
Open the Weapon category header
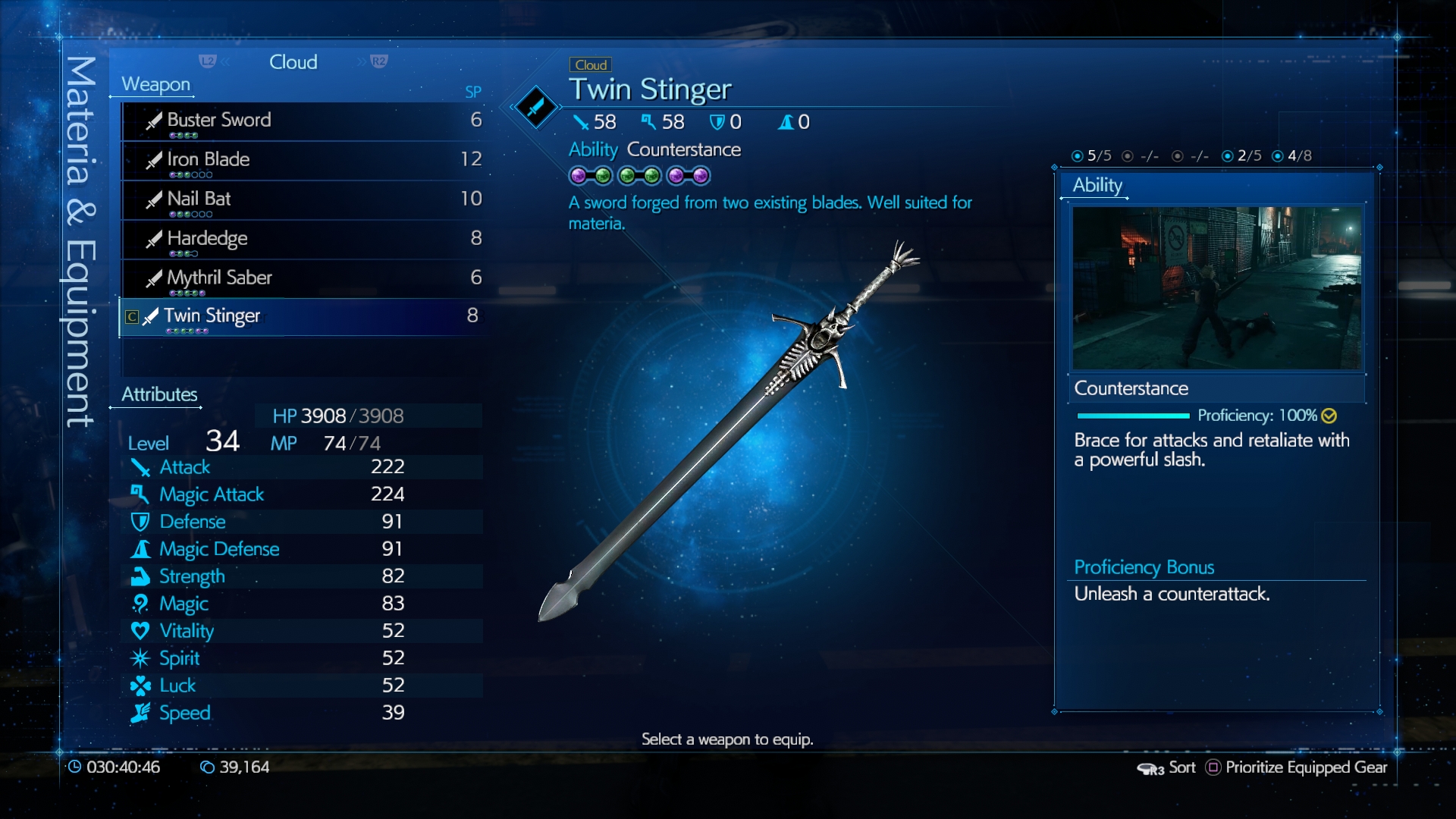pyautogui.click(x=155, y=84)
